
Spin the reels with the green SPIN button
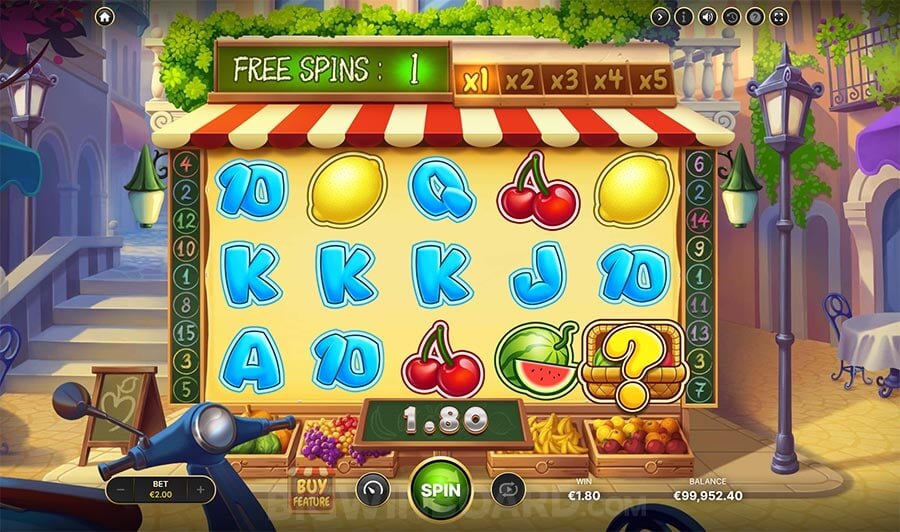(x=440, y=490)
